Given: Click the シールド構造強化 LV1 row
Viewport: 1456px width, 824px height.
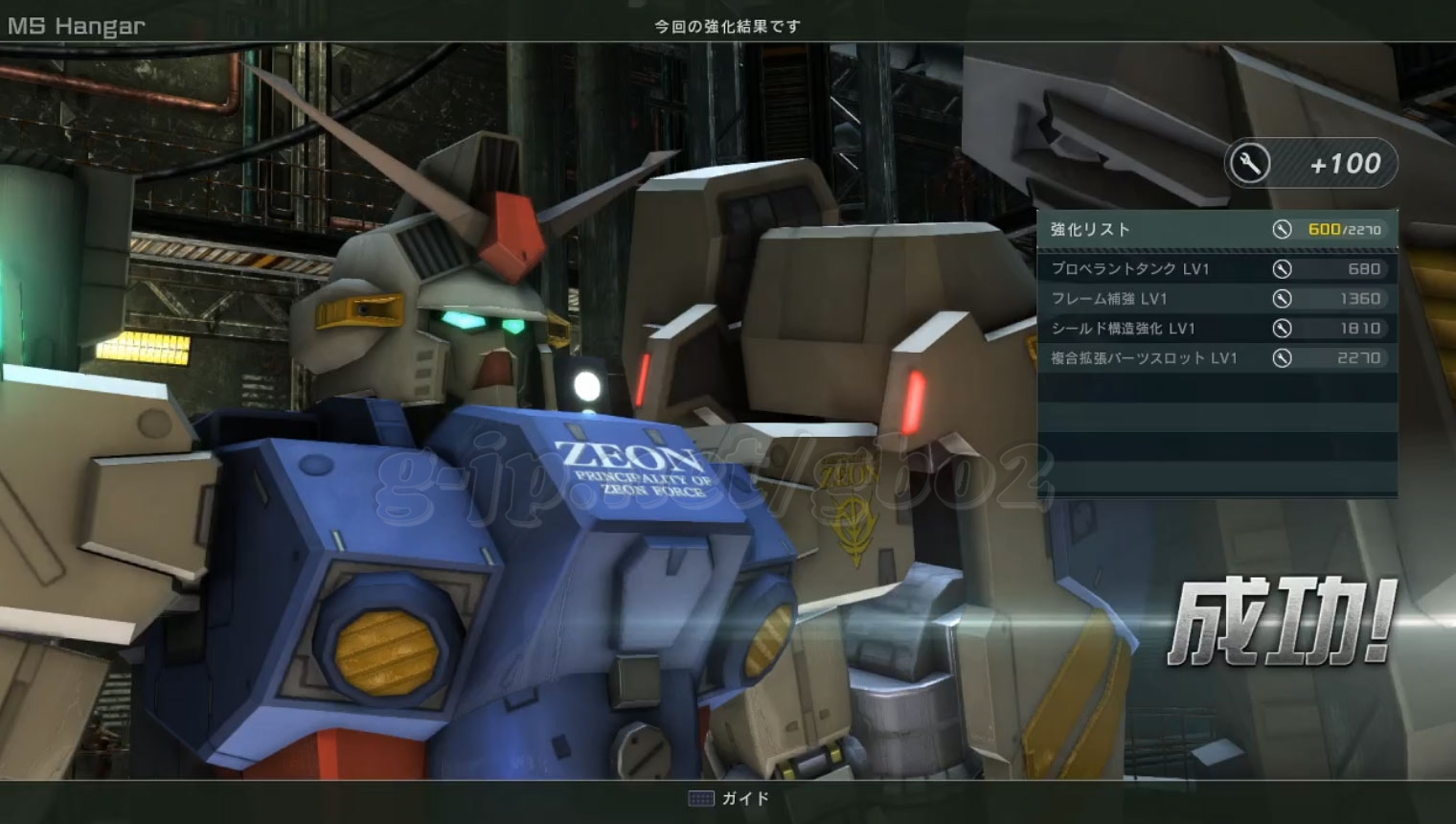Looking at the screenshot, I should tap(1217, 329).
